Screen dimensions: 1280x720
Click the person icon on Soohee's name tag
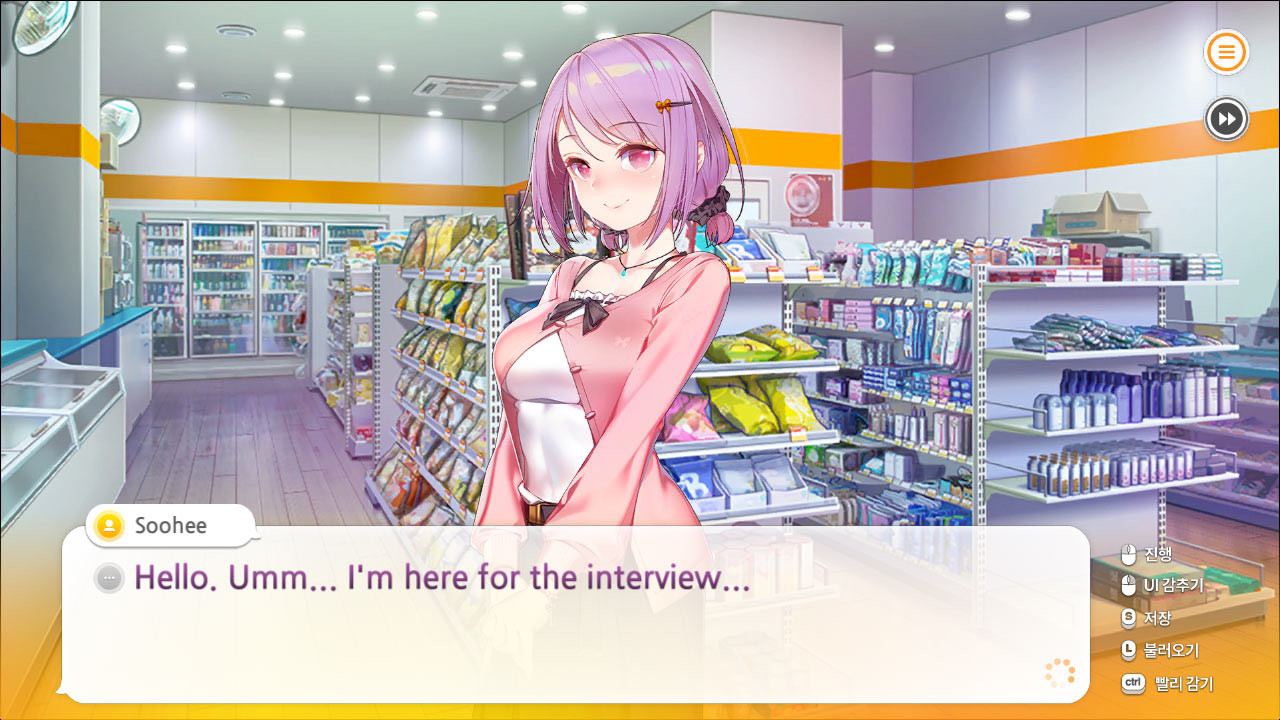107,525
